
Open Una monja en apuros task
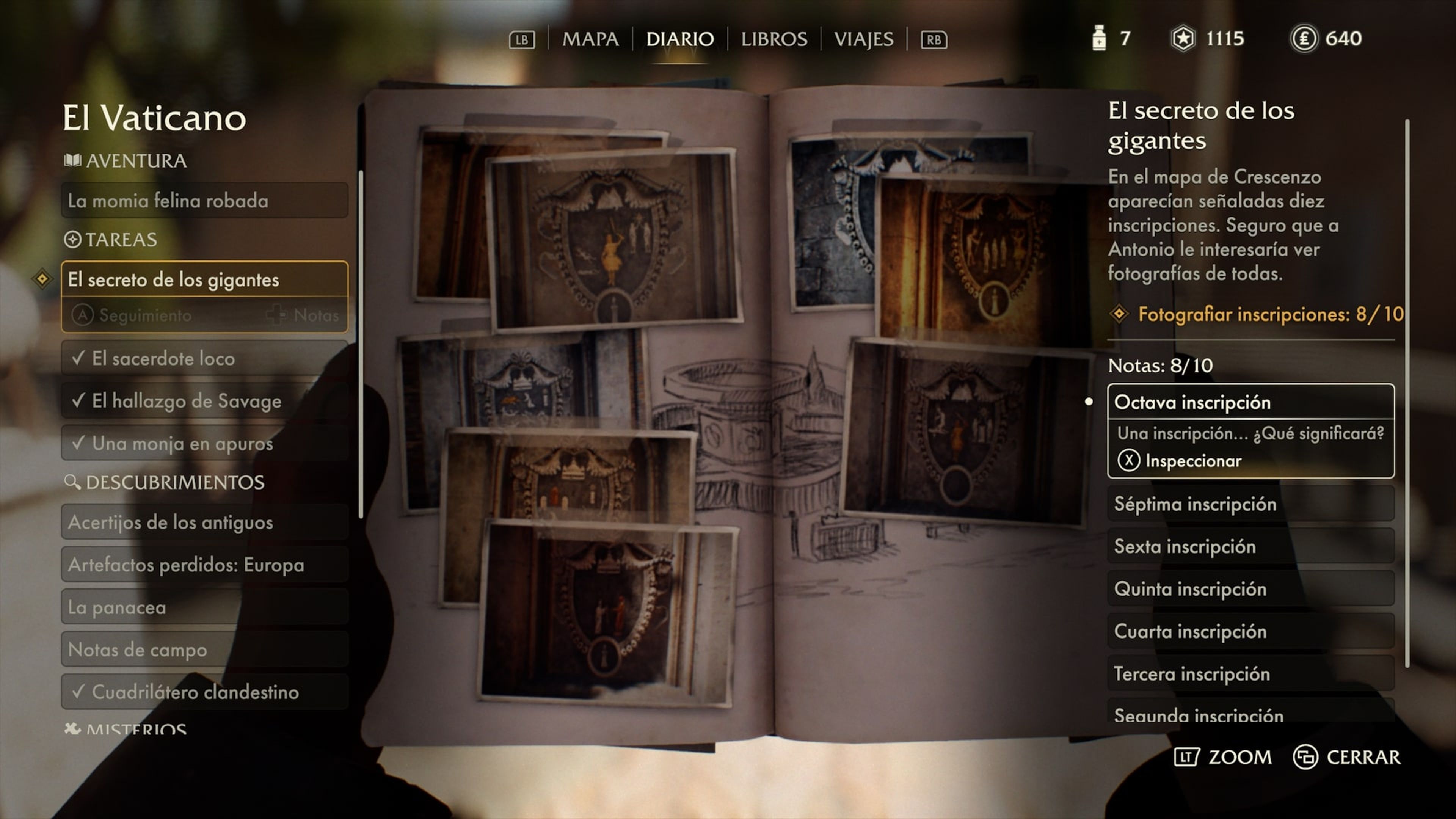click(204, 443)
